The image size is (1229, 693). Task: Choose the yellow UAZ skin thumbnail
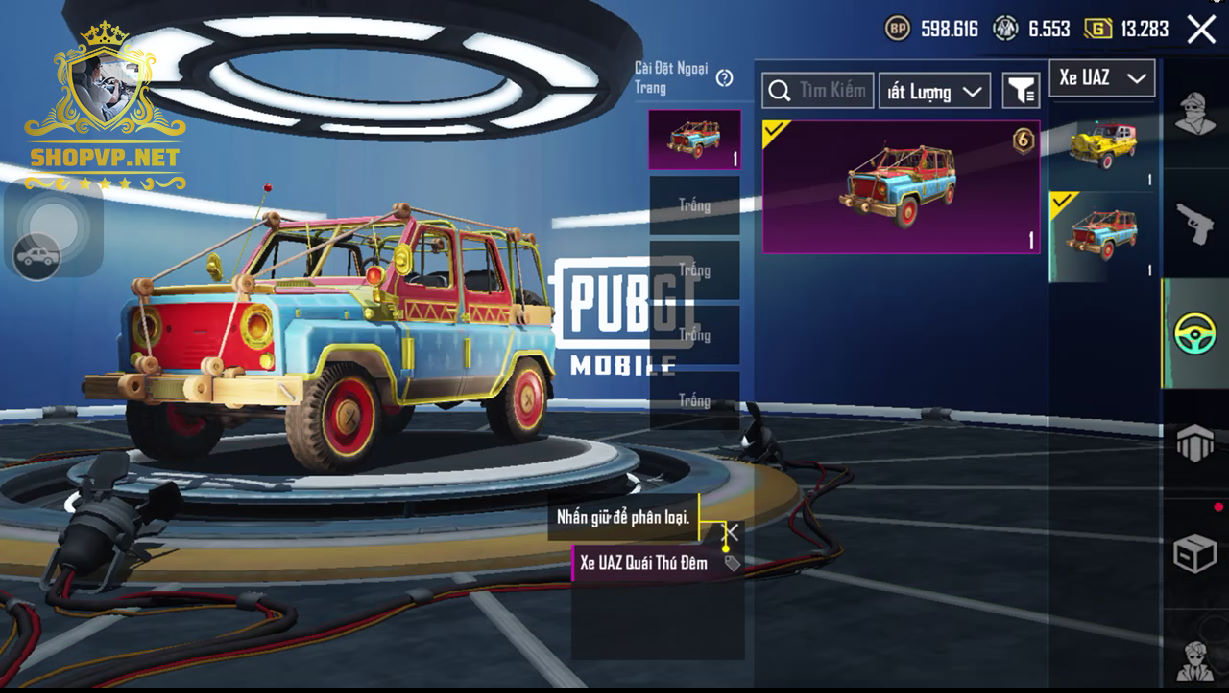[x=1103, y=144]
